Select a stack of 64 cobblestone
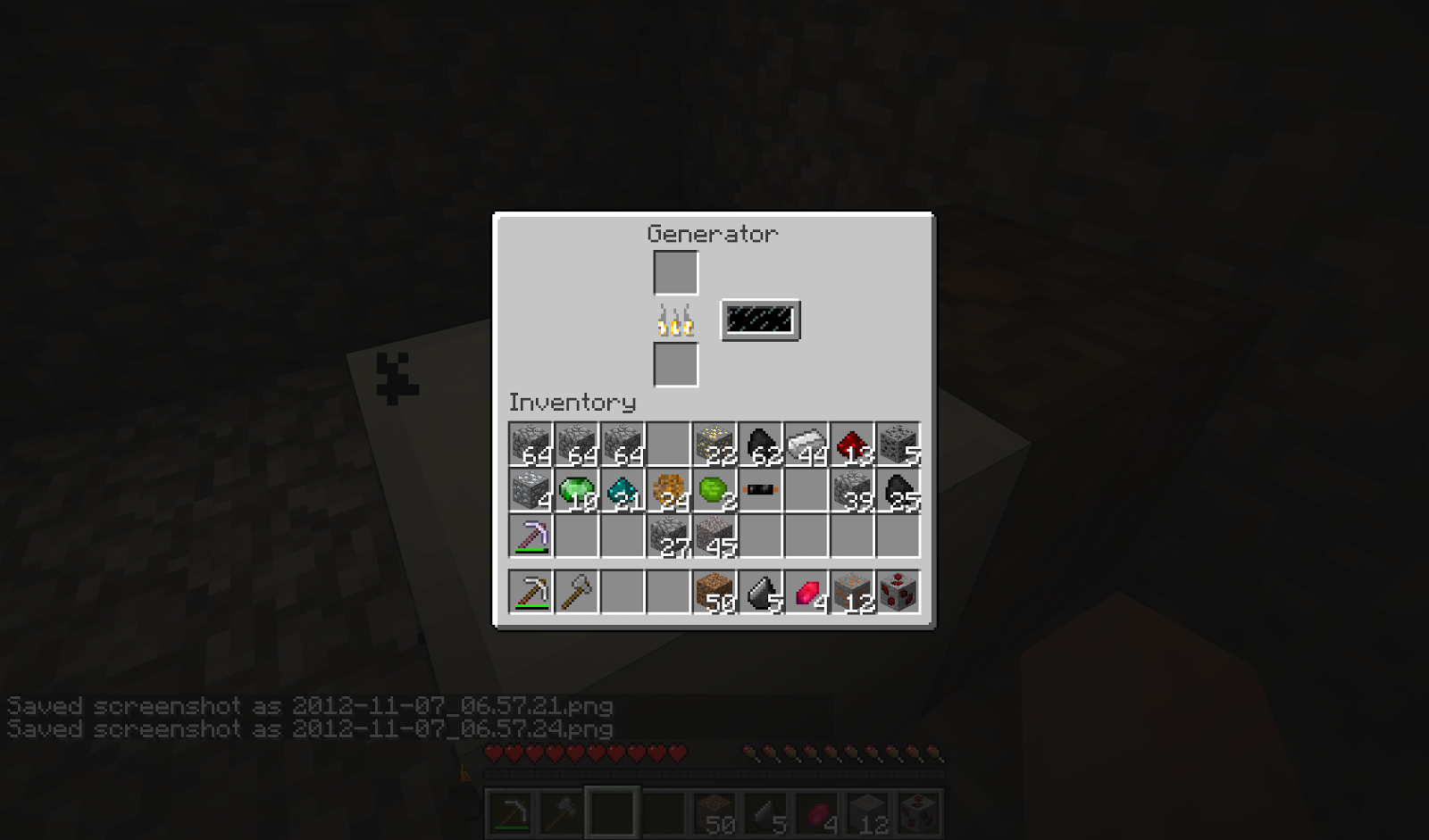This screenshot has height=840, width=1429. [531, 442]
